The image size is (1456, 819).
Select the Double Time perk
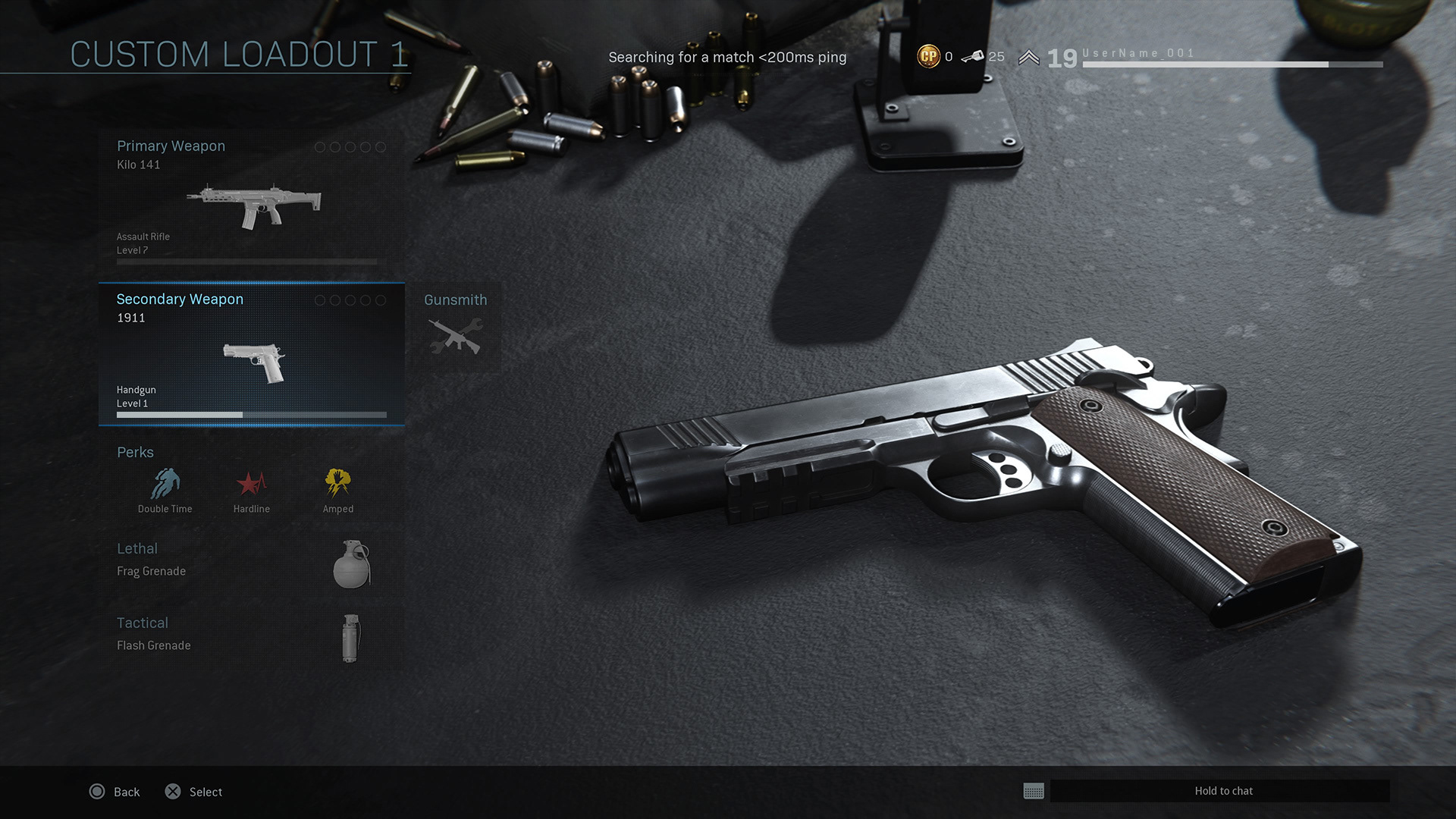165,490
